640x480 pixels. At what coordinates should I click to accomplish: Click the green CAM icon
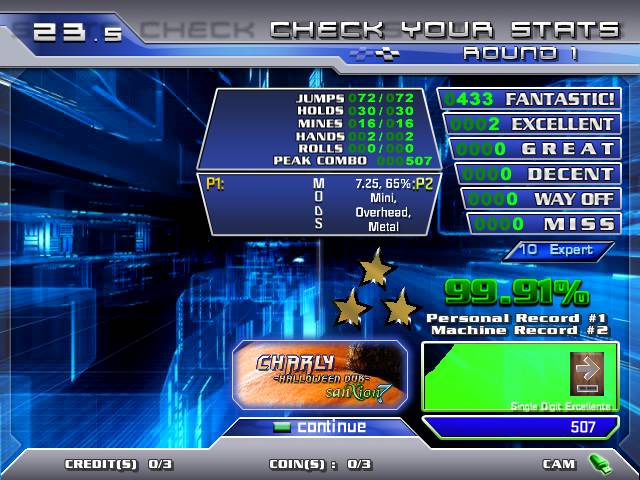pos(599,463)
